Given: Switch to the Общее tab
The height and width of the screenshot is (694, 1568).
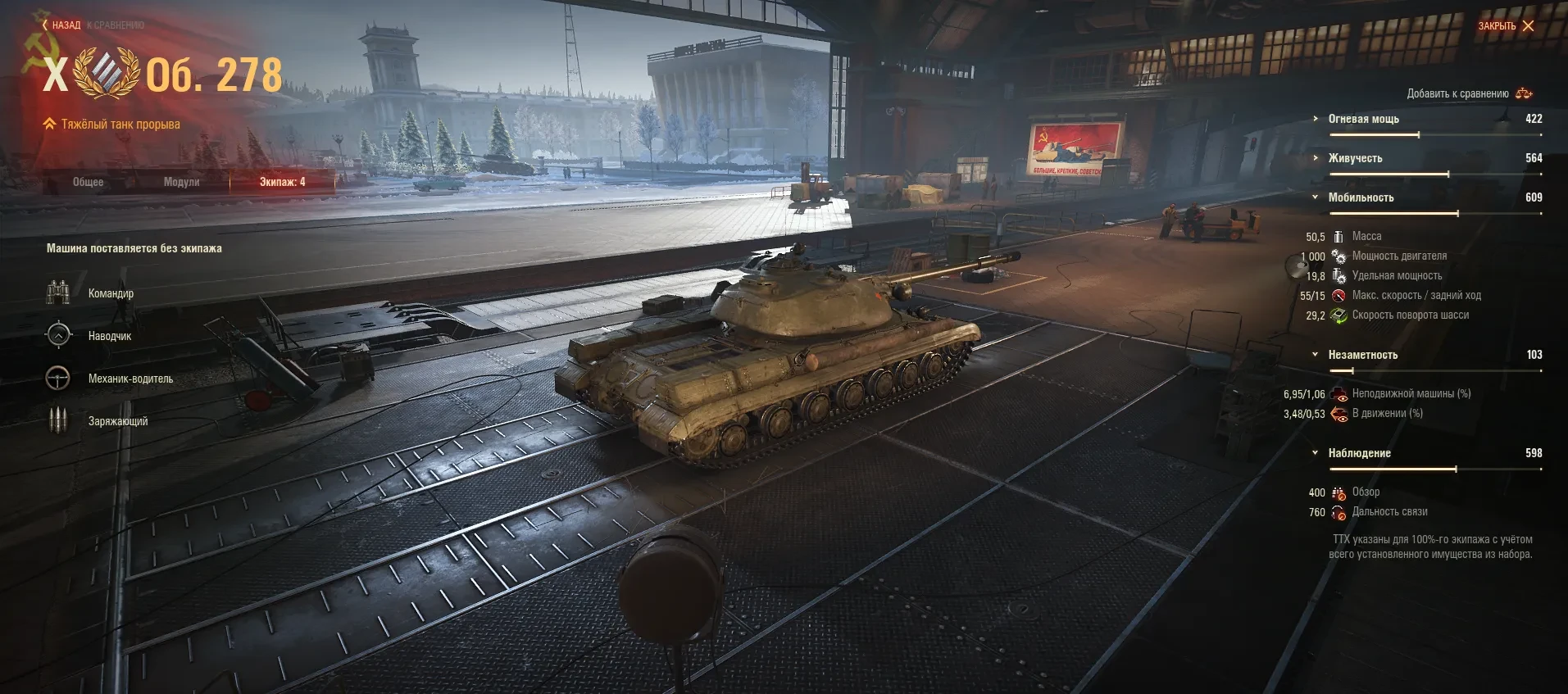Looking at the screenshot, I should (88, 182).
